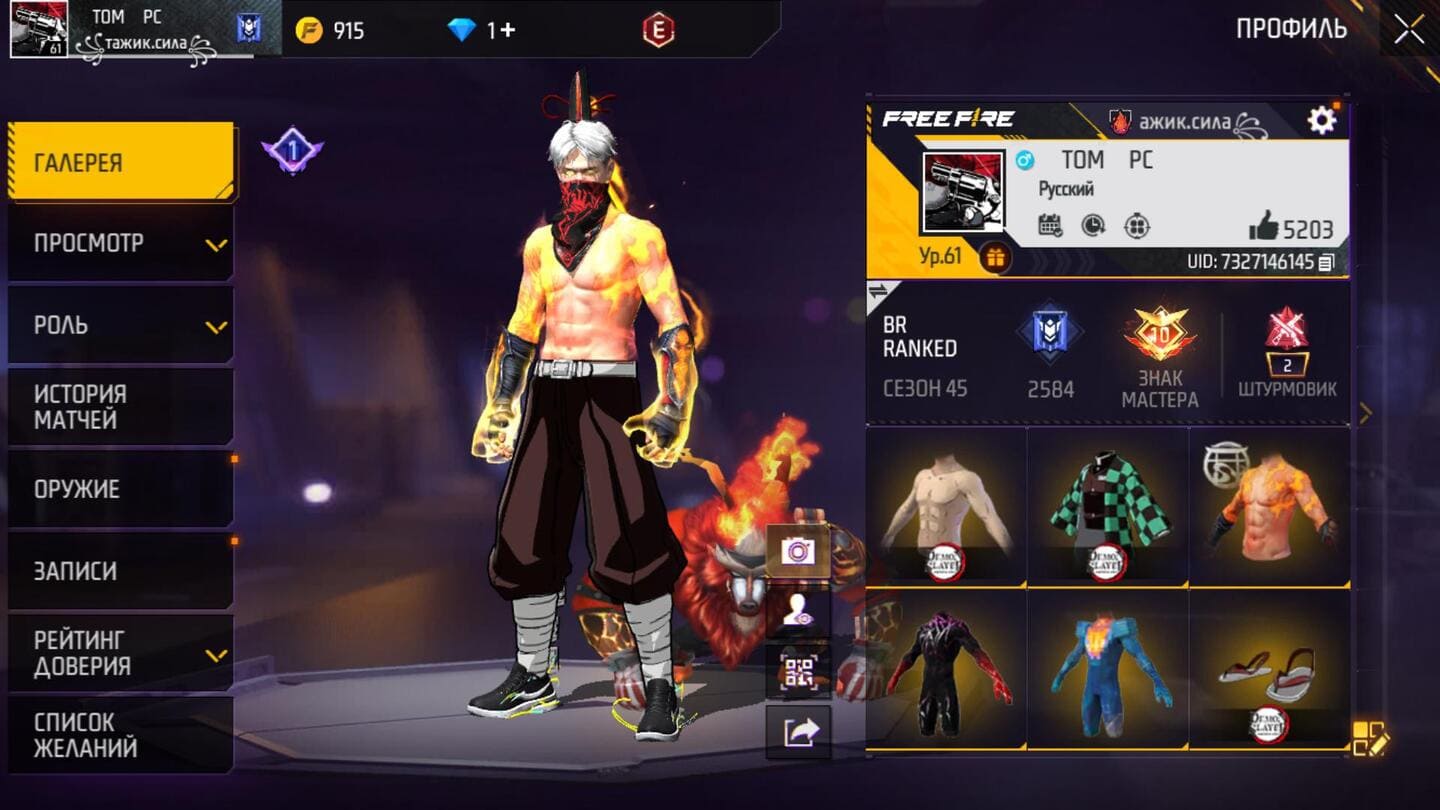The width and height of the screenshot is (1440, 810).
Task: Select the sandals gallery item
Action: click(1269, 670)
